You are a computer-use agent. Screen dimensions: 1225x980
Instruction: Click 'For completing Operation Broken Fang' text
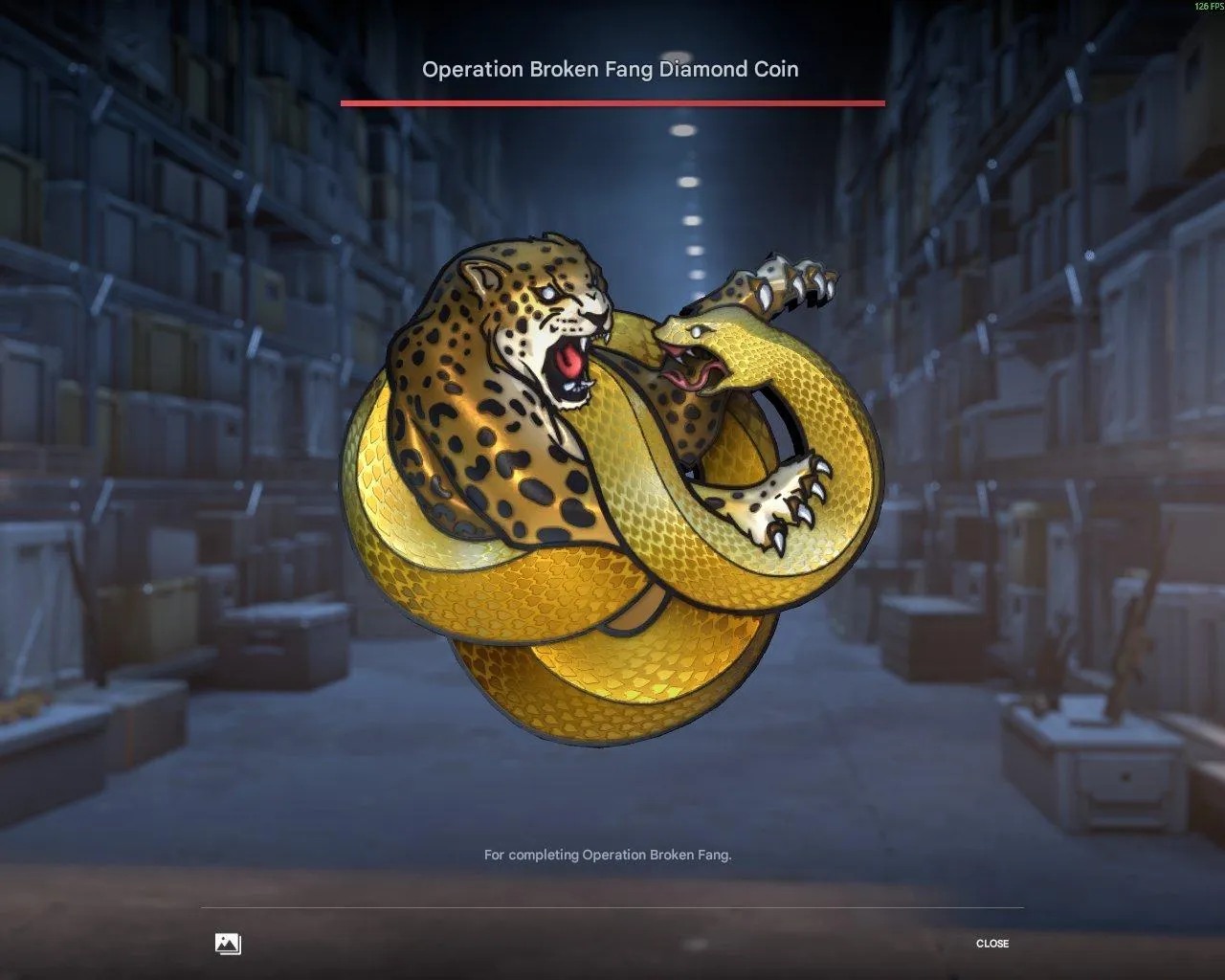609,856
